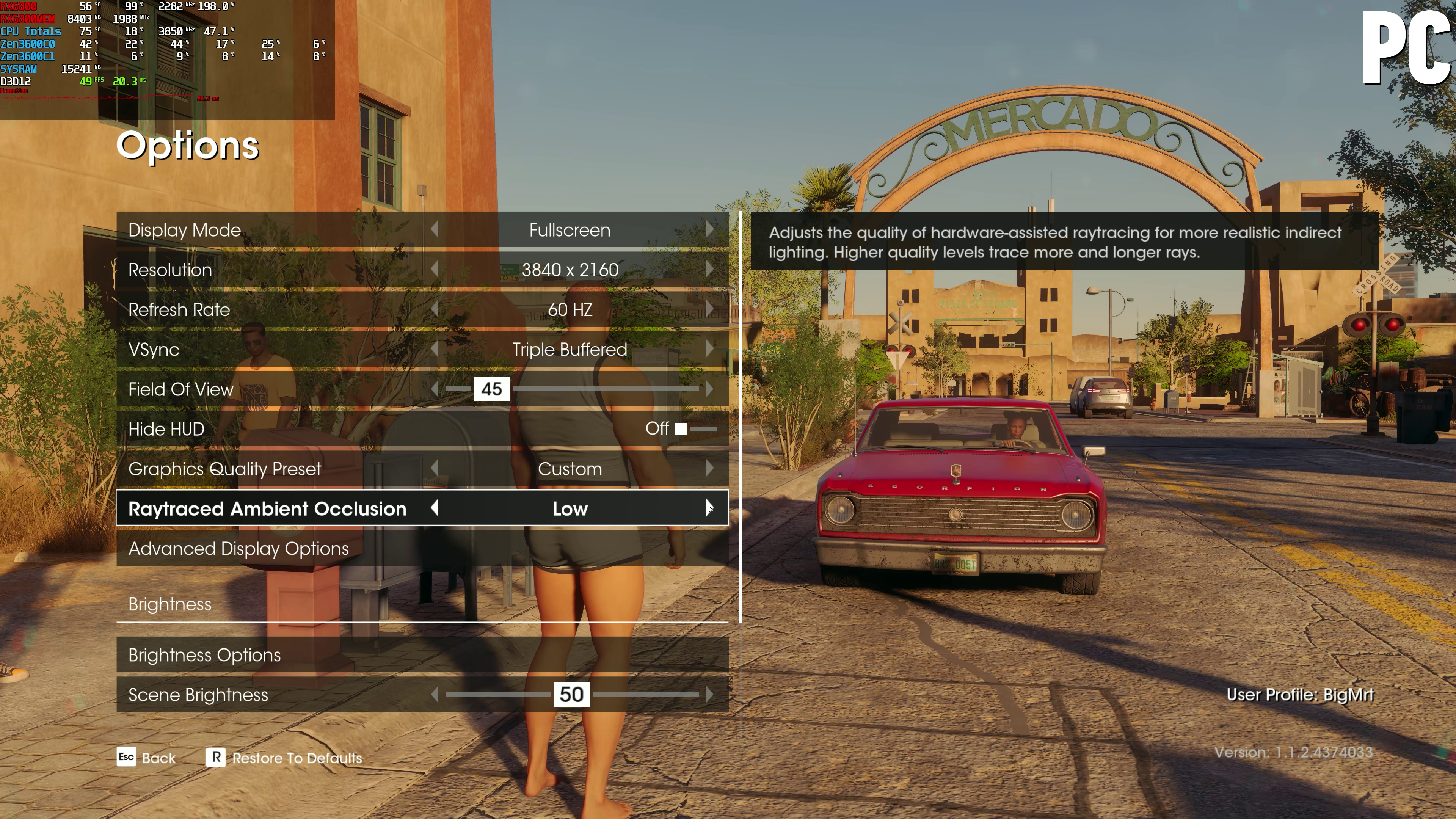The image size is (1456, 819).
Task: Click the left arrow beside Resolution
Action: [x=435, y=269]
